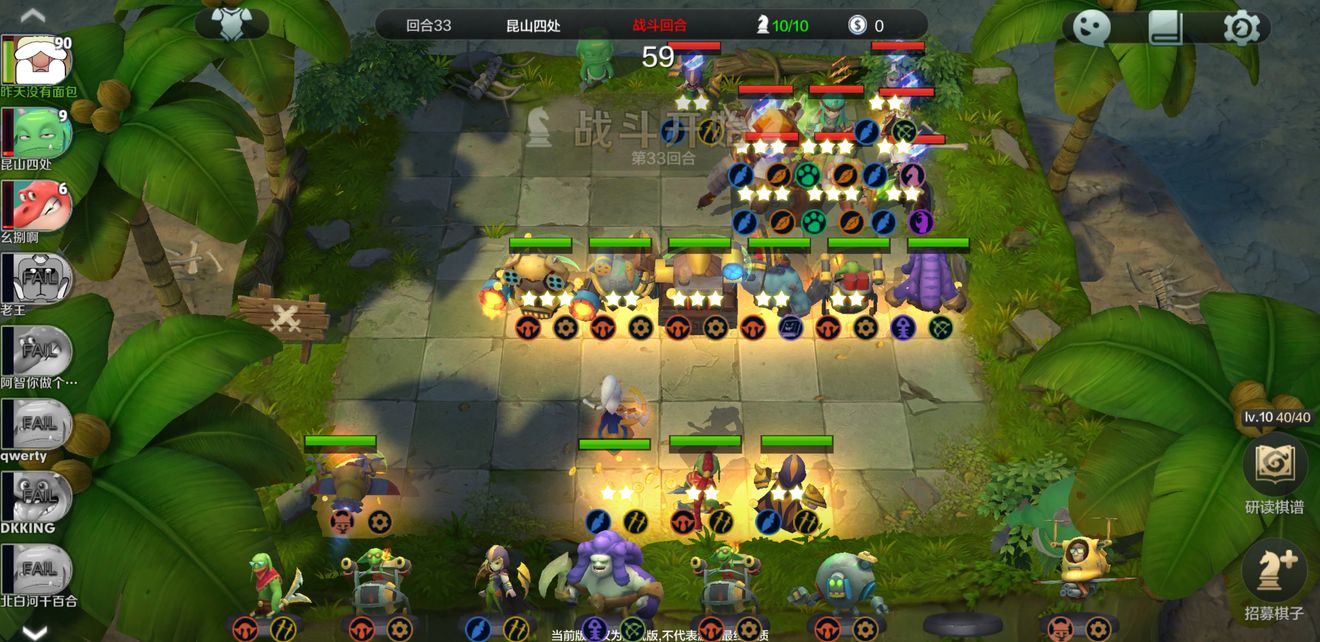
Task: Choose player qwerty from the list
Action: (38, 426)
